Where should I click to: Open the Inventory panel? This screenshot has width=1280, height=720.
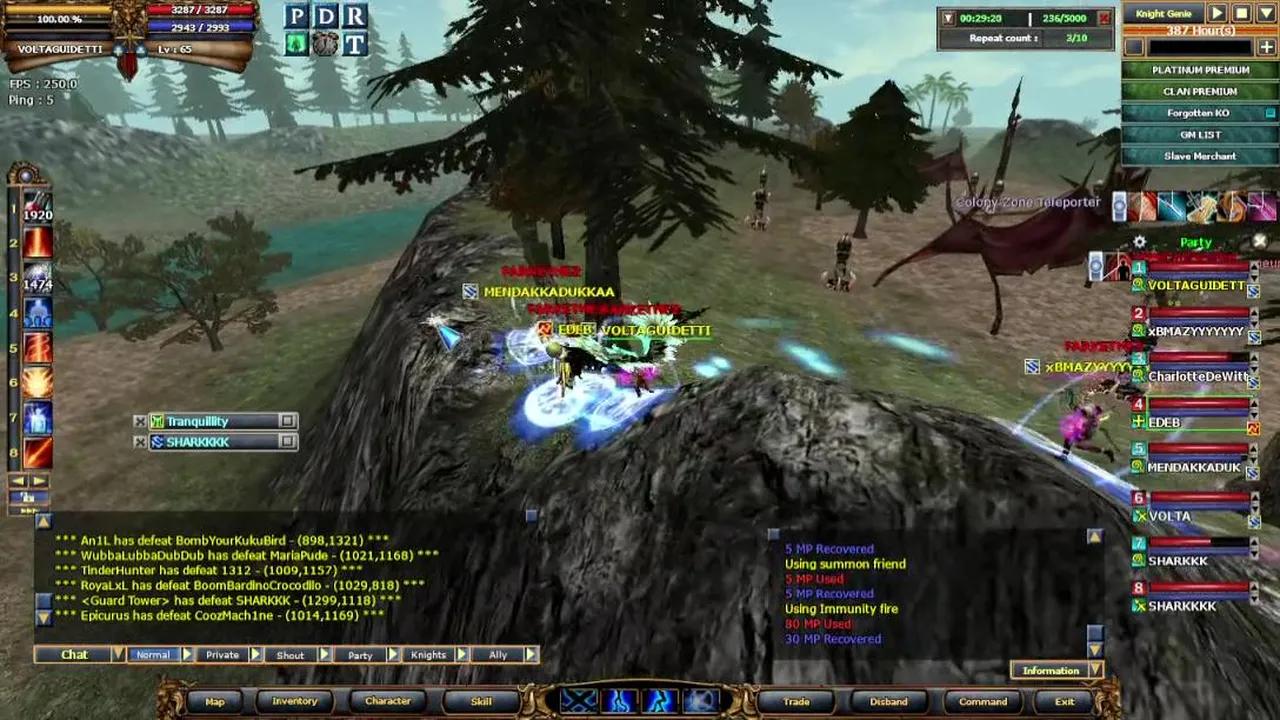(295, 701)
